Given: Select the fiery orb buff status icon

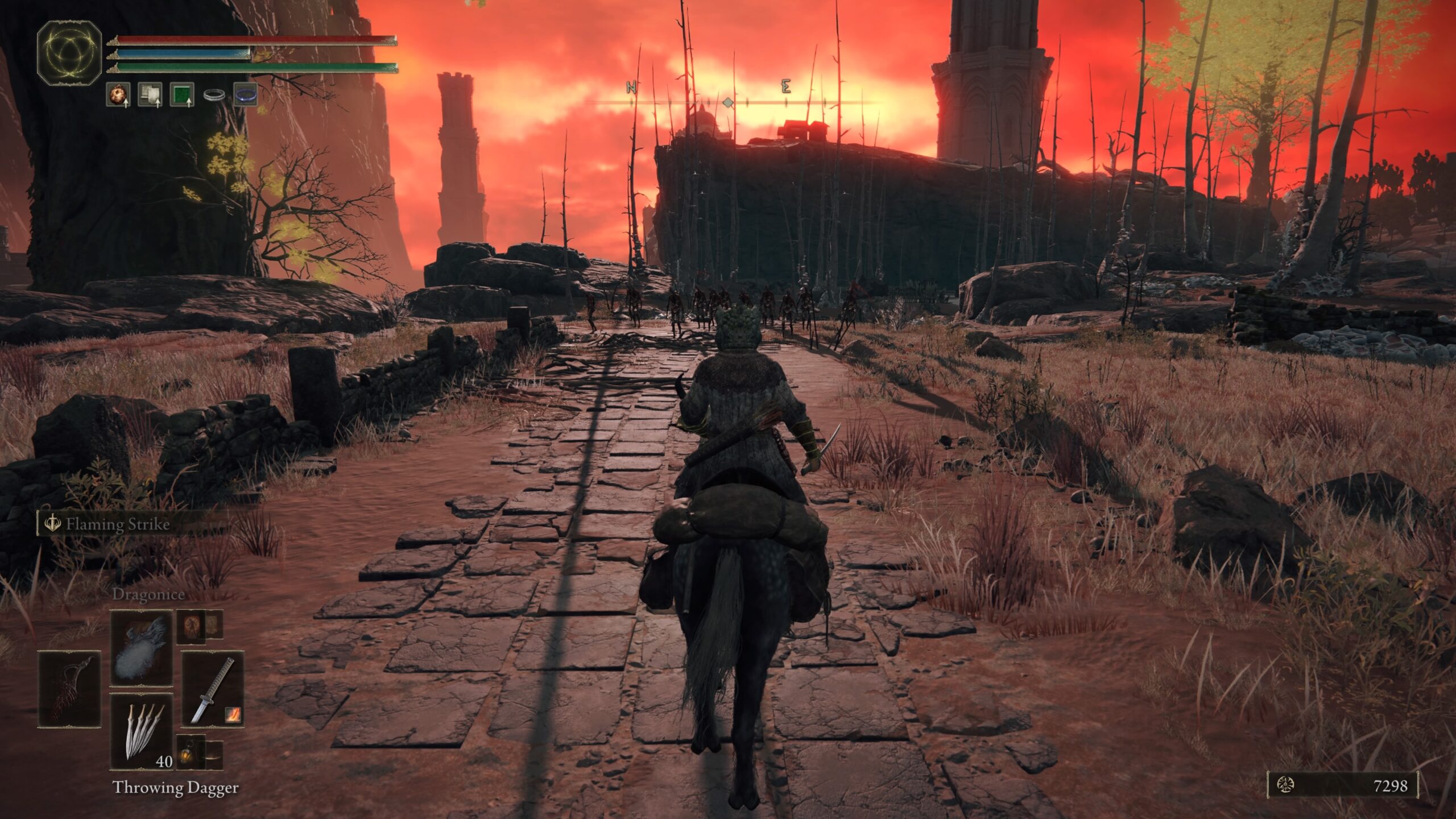Looking at the screenshot, I should 118,94.
